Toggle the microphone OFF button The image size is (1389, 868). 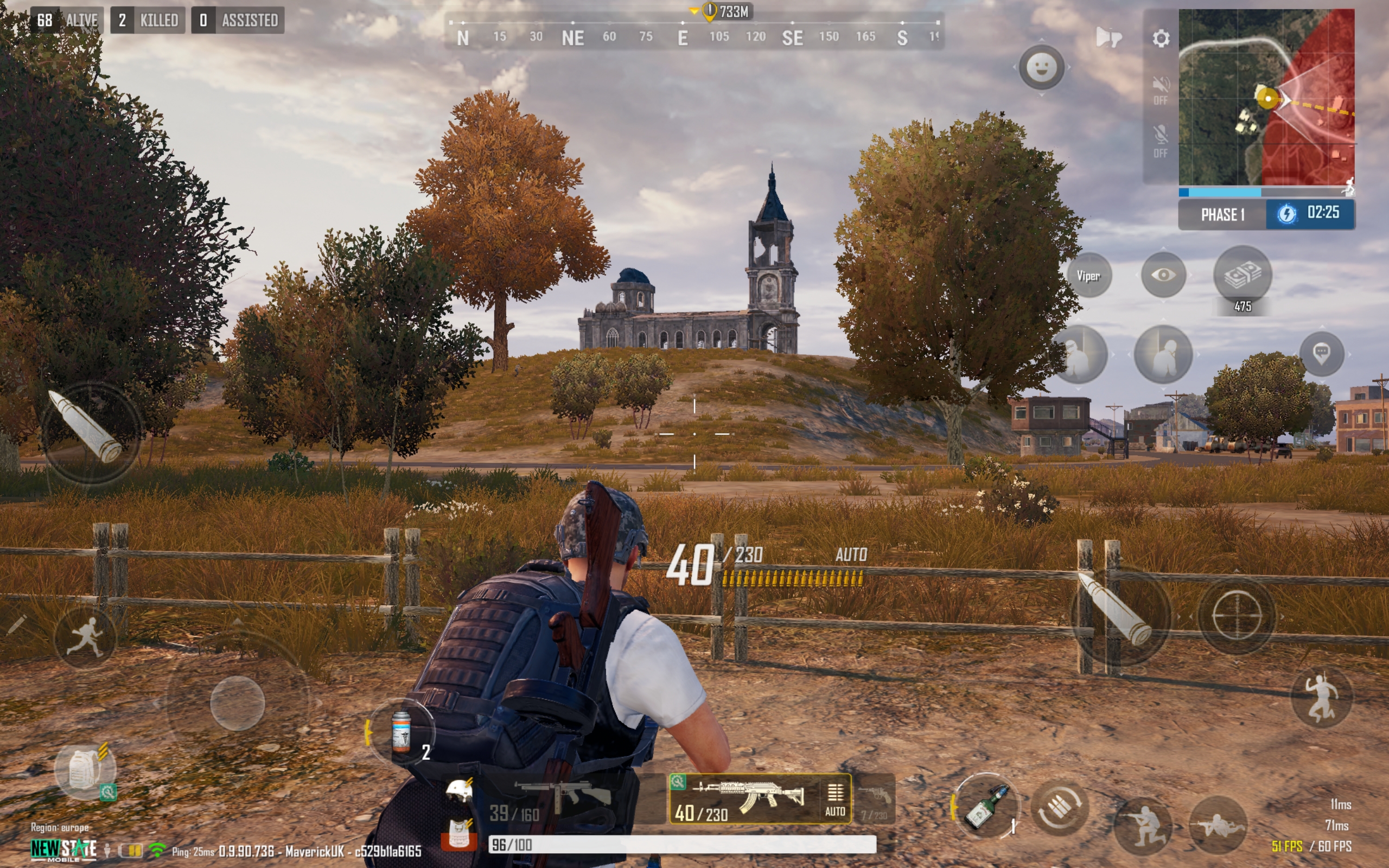pyautogui.click(x=1160, y=141)
